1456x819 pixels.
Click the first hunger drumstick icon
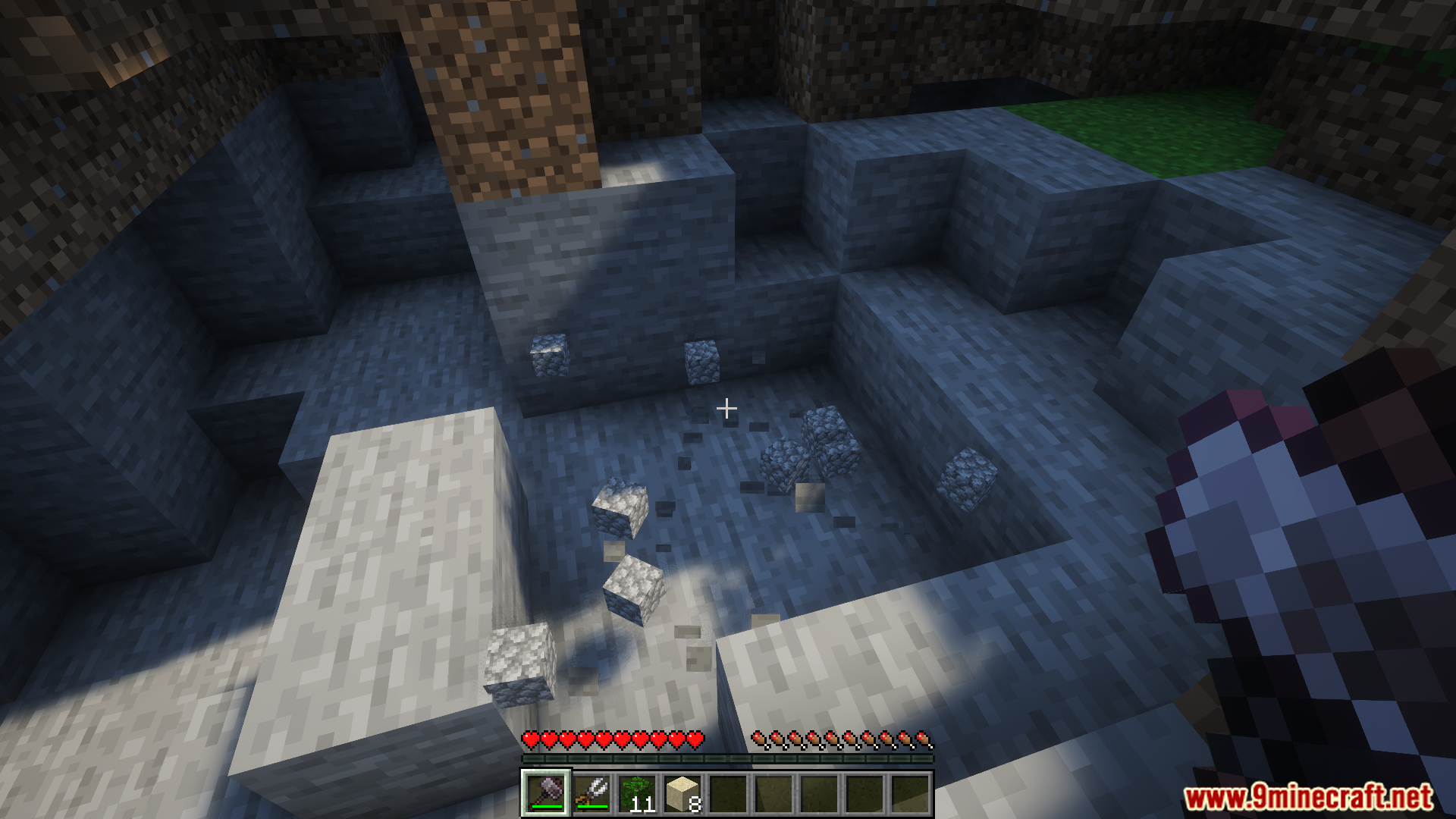(x=759, y=740)
